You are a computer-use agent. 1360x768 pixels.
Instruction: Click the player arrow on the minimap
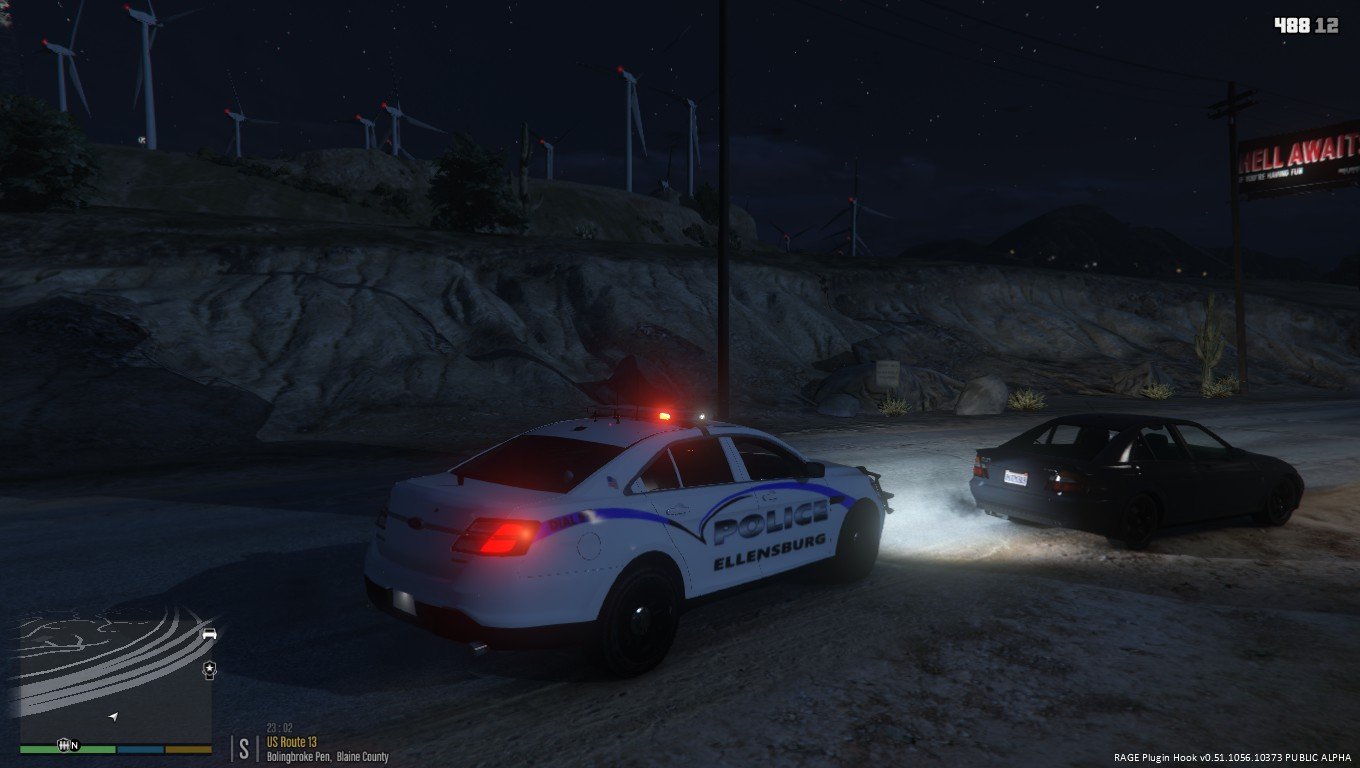(x=113, y=717)
